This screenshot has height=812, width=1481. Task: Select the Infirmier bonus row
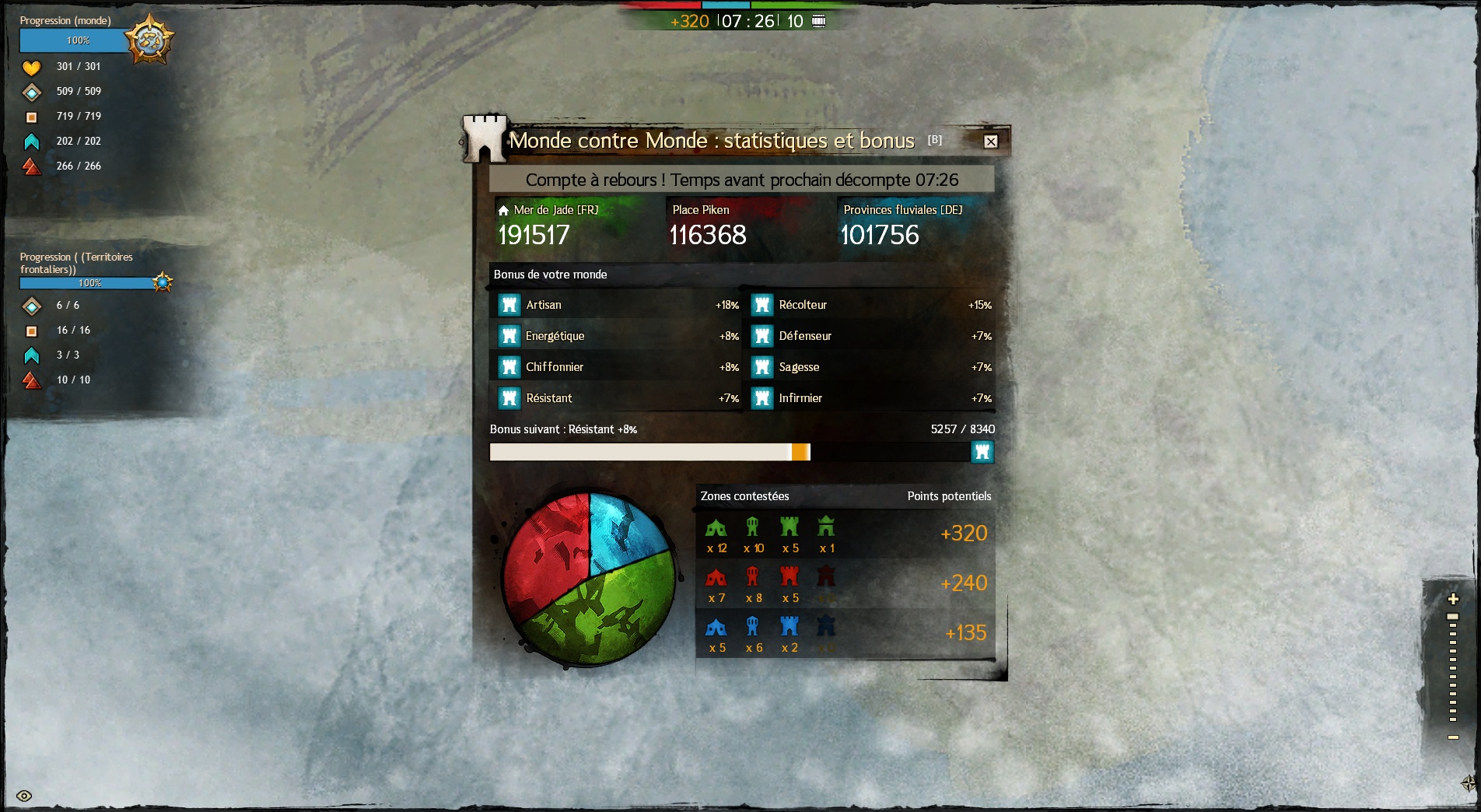tap(871, 398)
